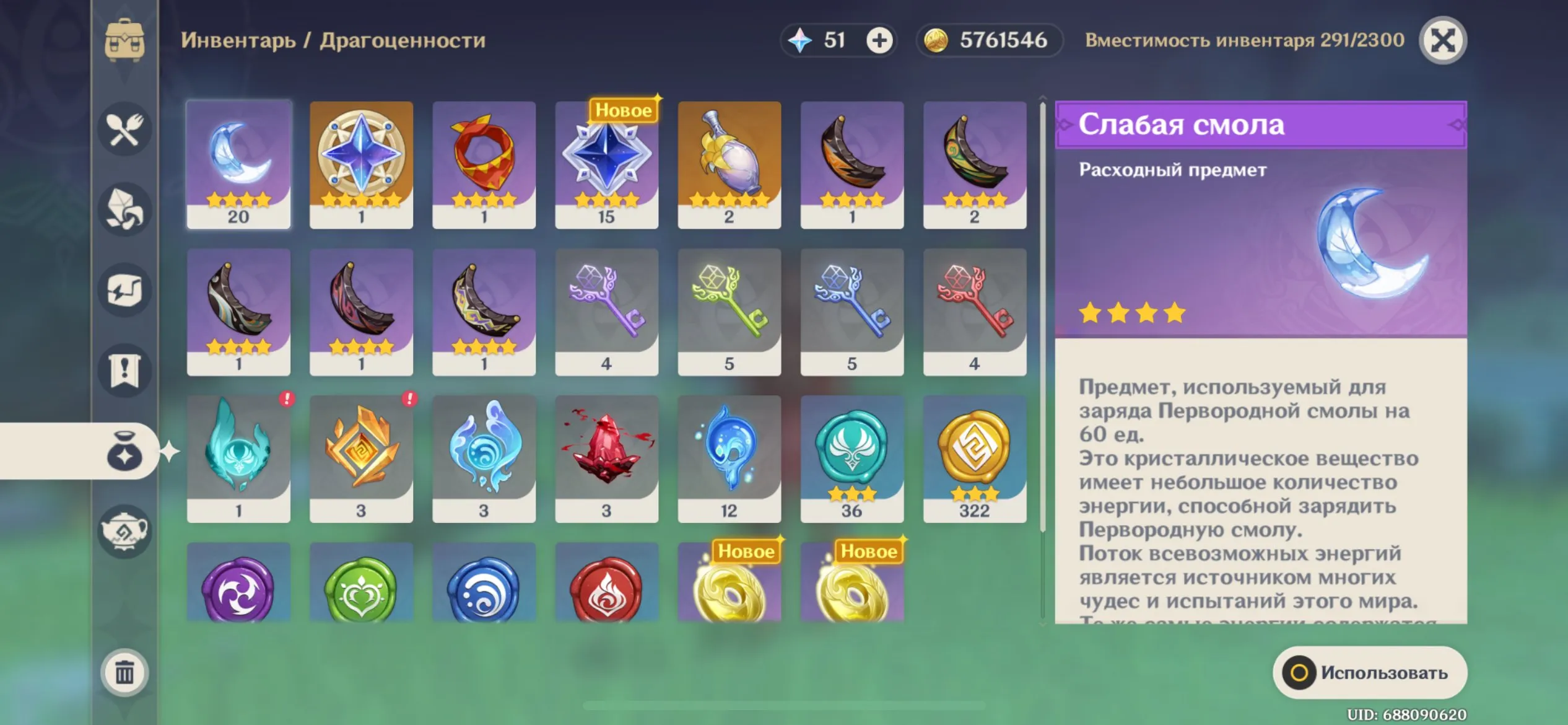Switch to the quest items tab
The width and height of the screenshot is (1568, 725).
[x=124, y=371]
